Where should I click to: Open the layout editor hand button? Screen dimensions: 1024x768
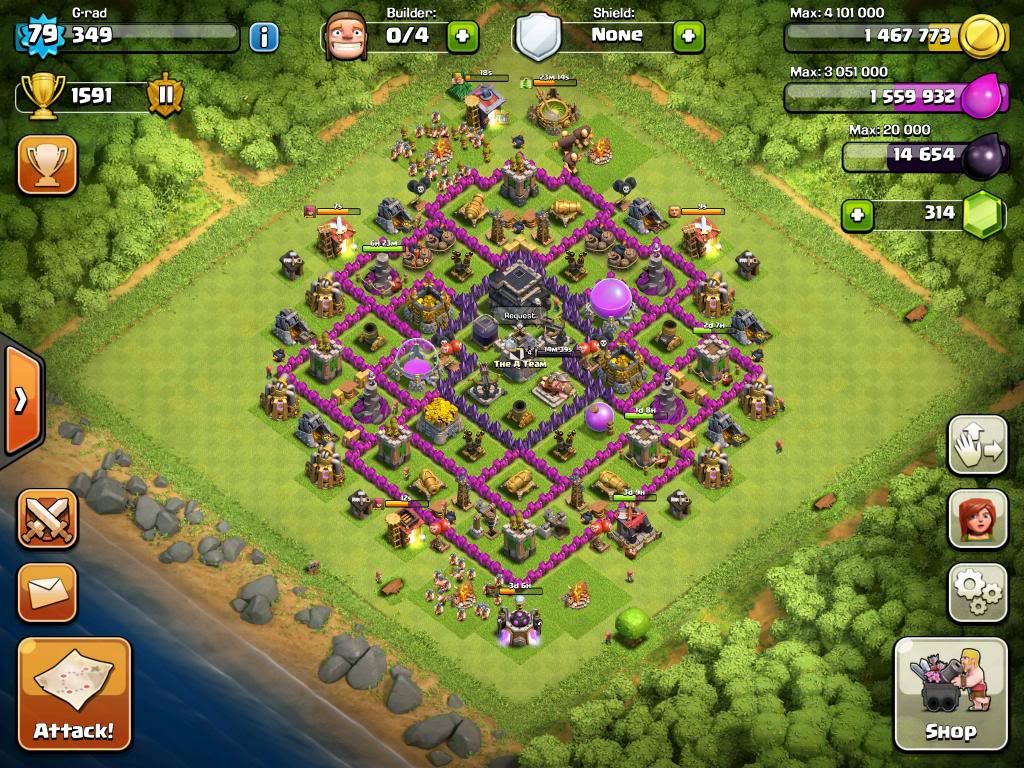pos(977,445)
